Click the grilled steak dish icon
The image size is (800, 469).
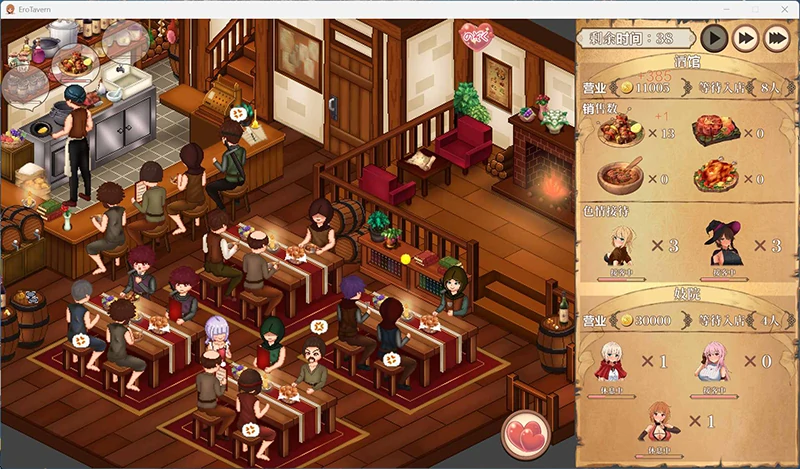tap(717, 129)
